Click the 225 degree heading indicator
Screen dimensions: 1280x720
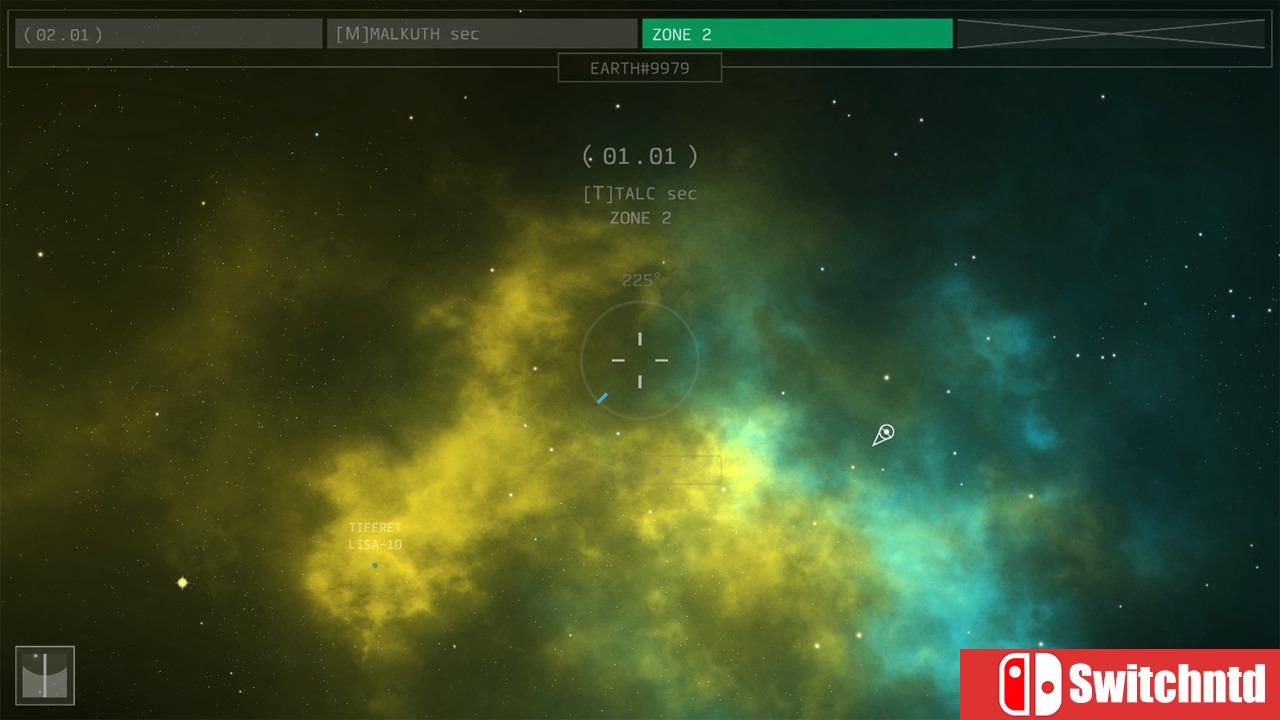639,280
